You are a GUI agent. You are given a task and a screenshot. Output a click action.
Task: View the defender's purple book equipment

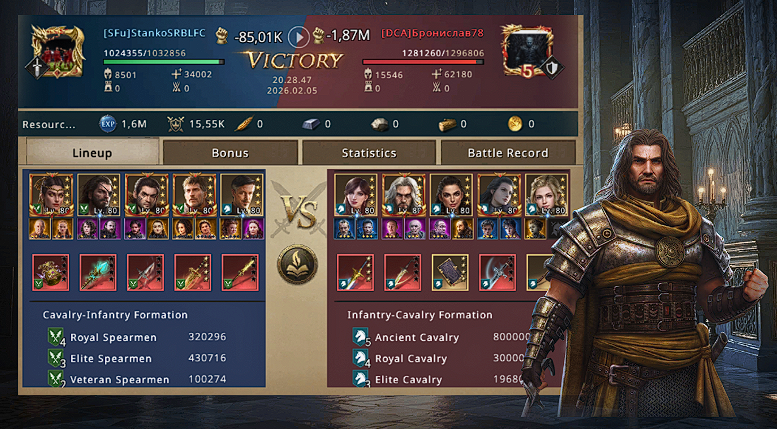point(450,272)
